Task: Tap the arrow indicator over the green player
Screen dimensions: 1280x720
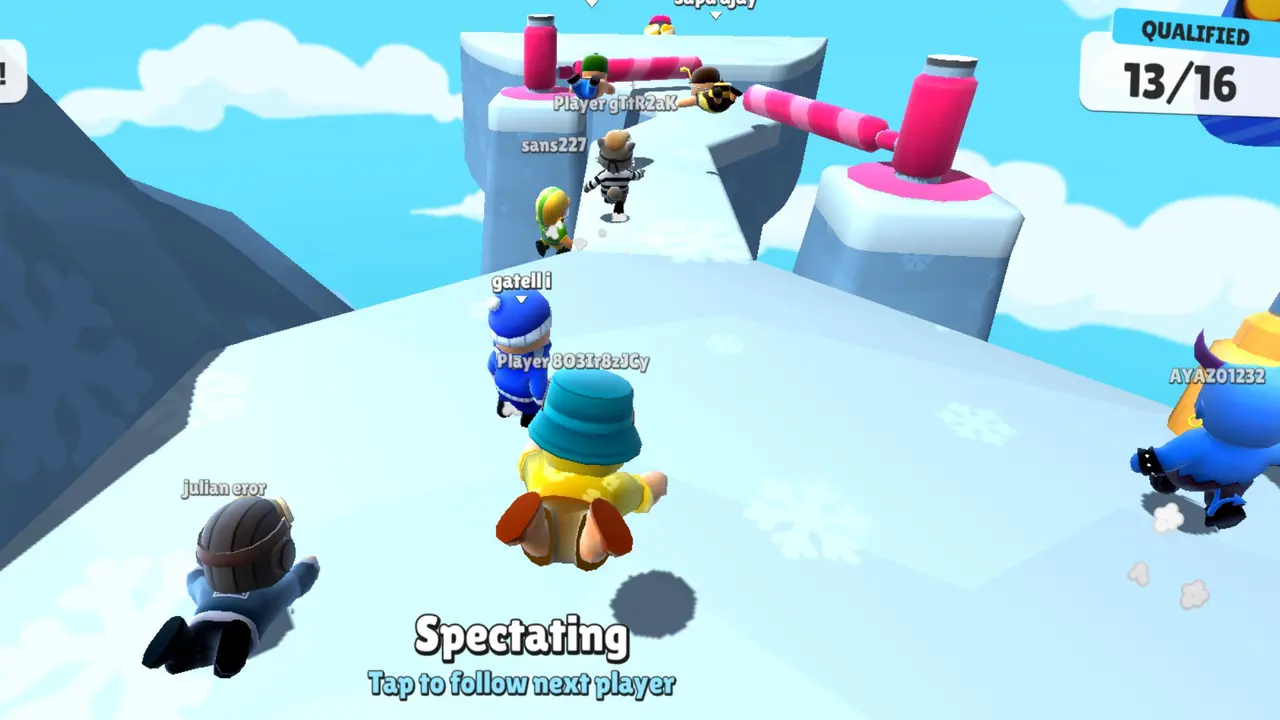Action: point(593,4)
